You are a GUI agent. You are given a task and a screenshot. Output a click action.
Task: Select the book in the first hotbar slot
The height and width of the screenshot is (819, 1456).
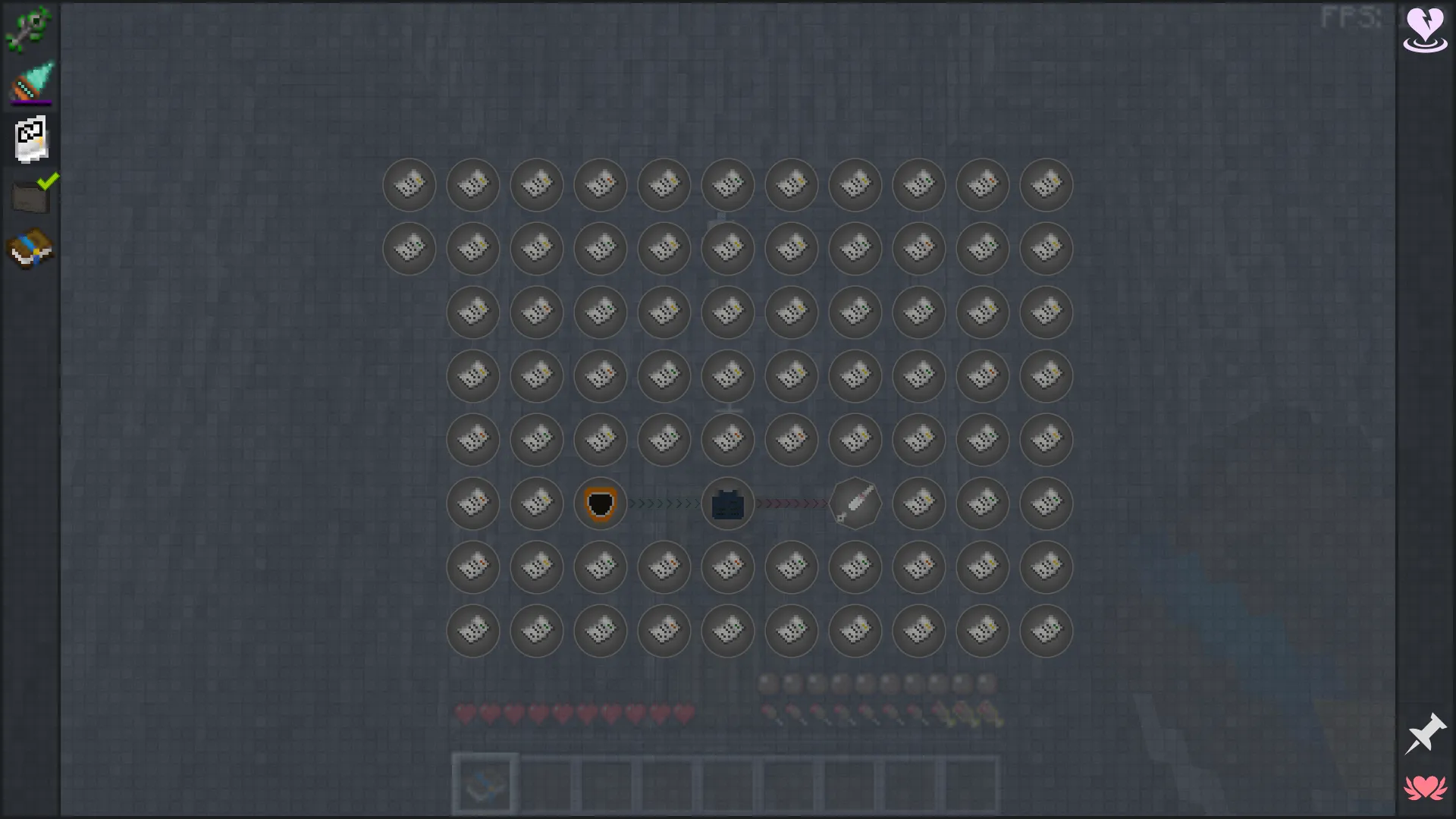click(485, 783)
